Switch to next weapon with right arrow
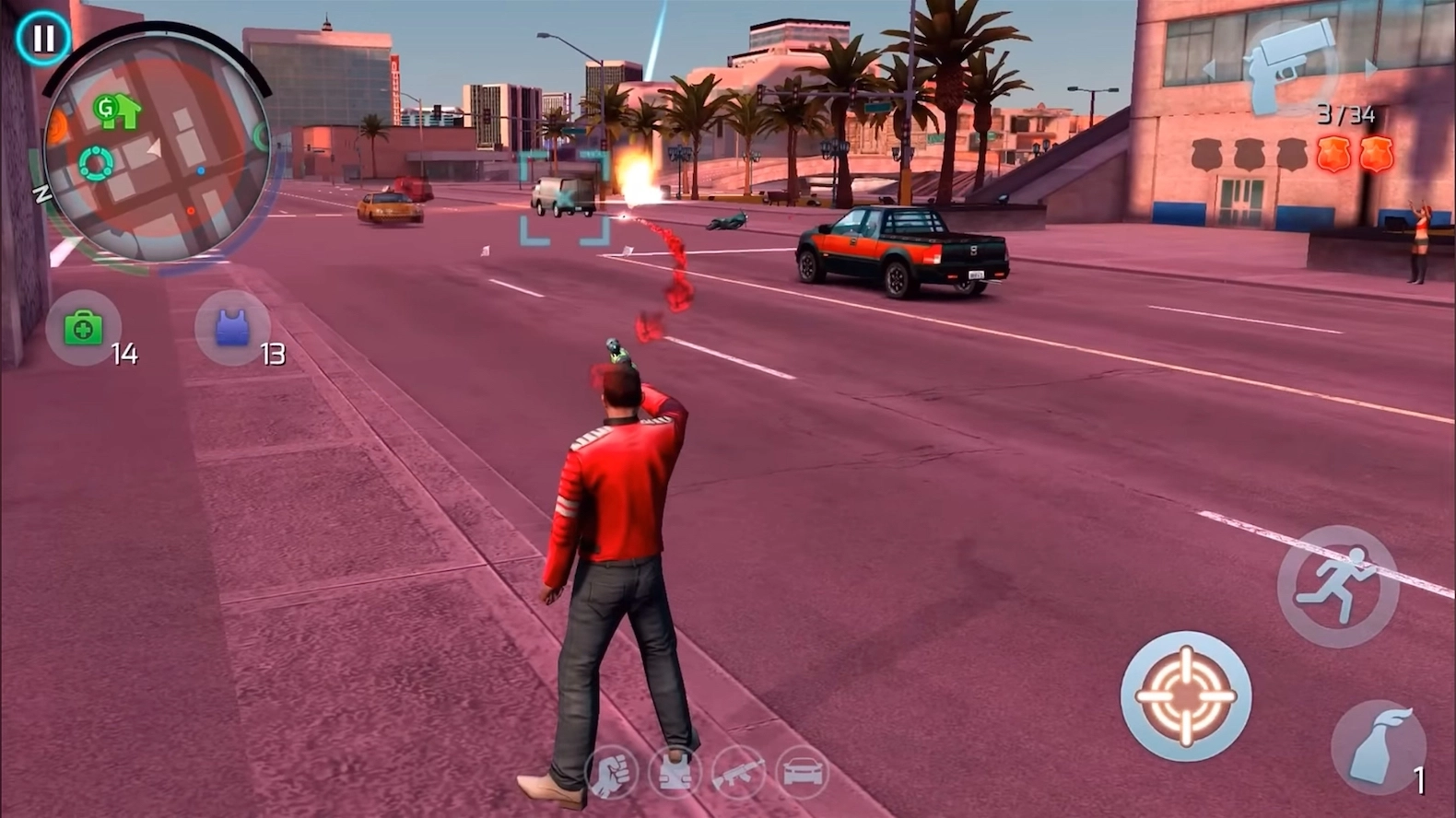Viewport: 1456px width, 818px height. [x=1370, y=68]
